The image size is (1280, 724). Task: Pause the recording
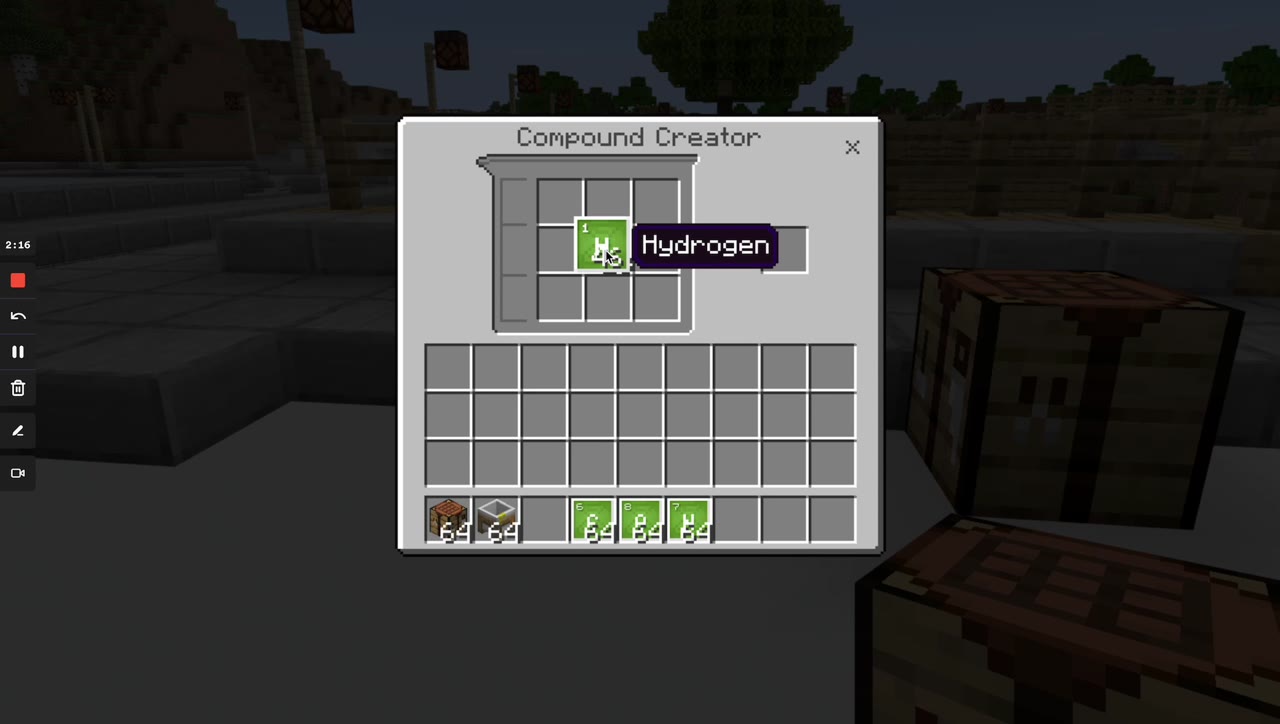point(18,351)
